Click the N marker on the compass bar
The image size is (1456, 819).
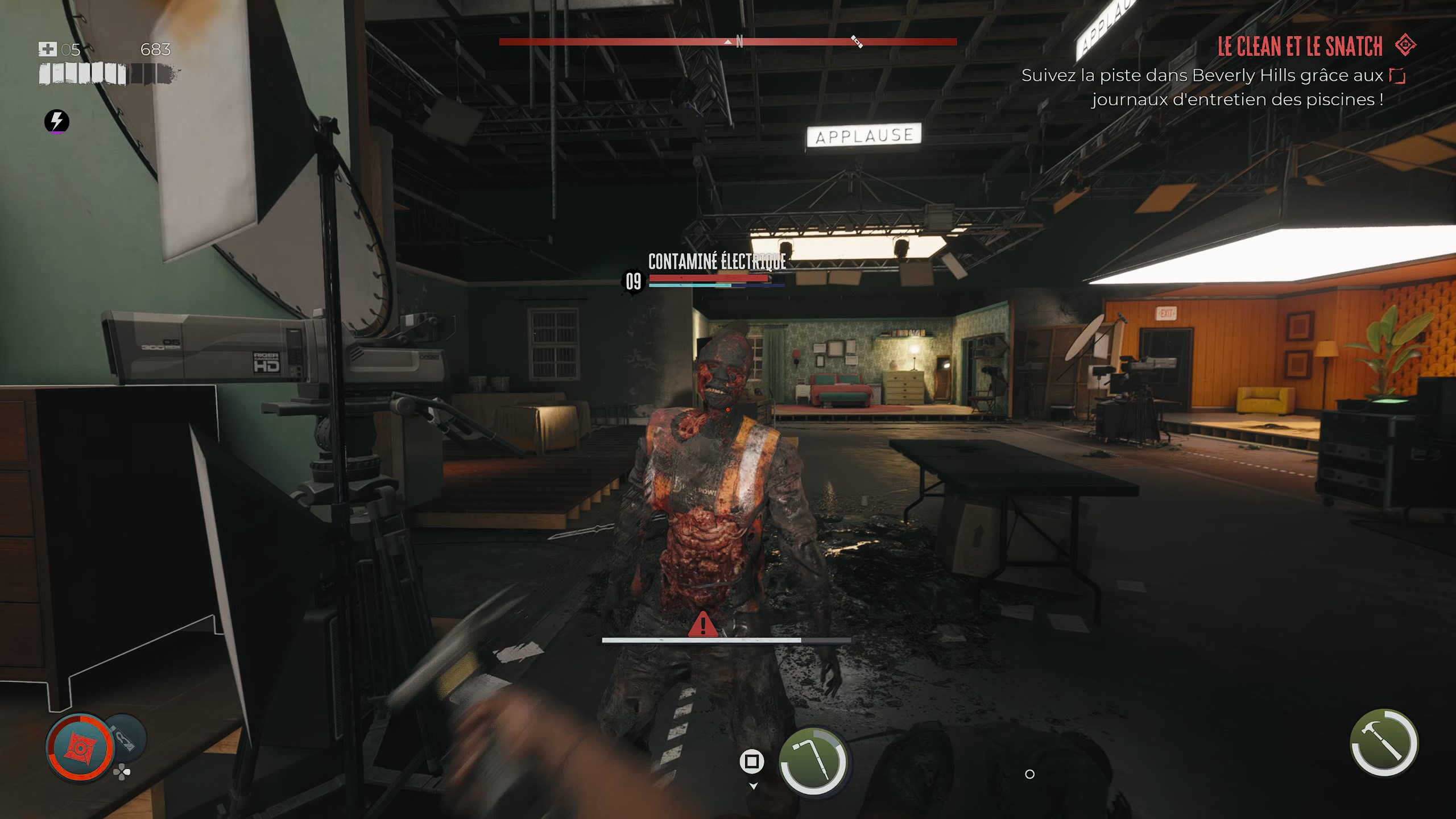pyautogui.click(x=739, y=41)
